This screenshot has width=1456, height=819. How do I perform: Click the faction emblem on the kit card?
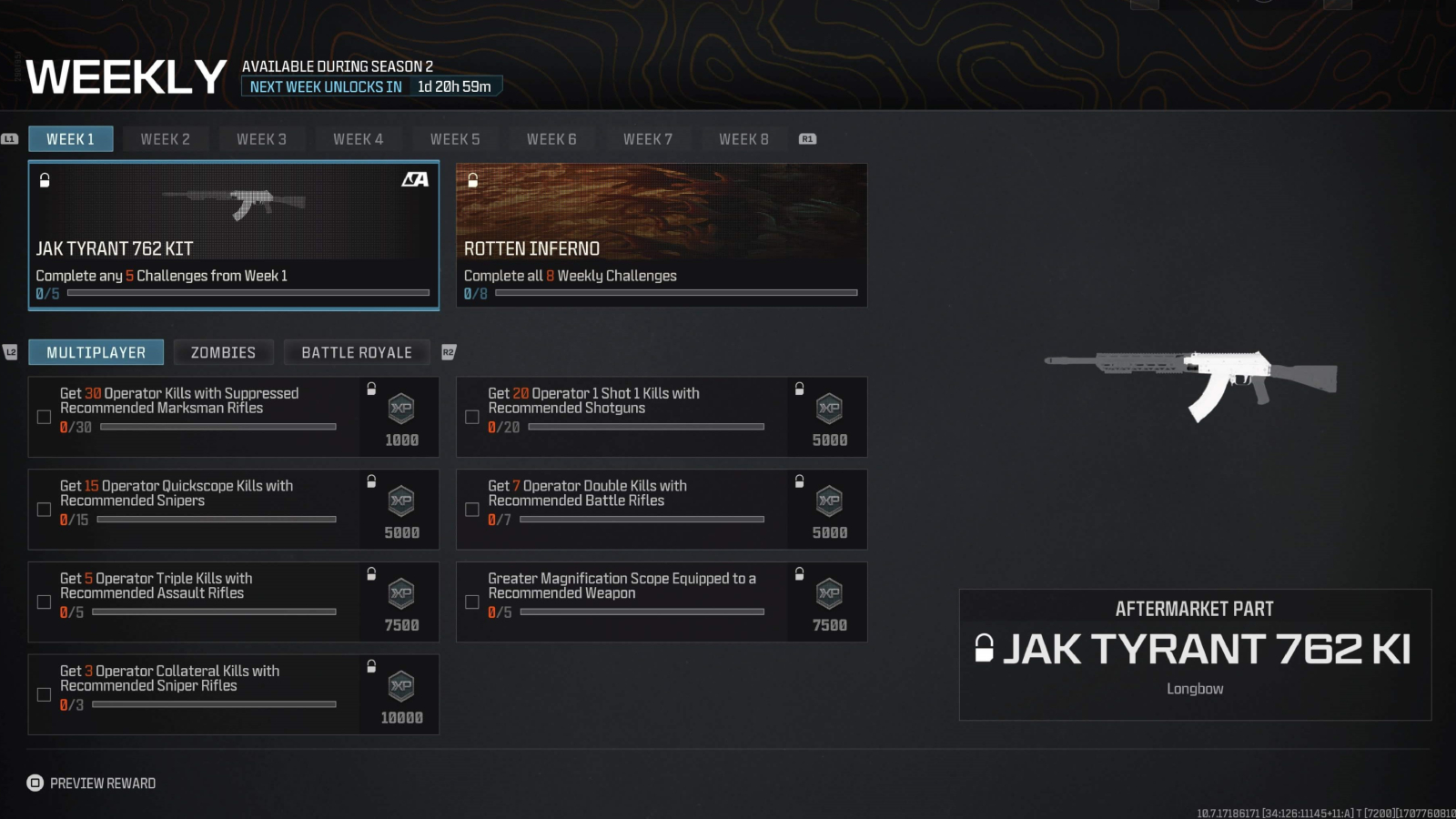[417, 180]
